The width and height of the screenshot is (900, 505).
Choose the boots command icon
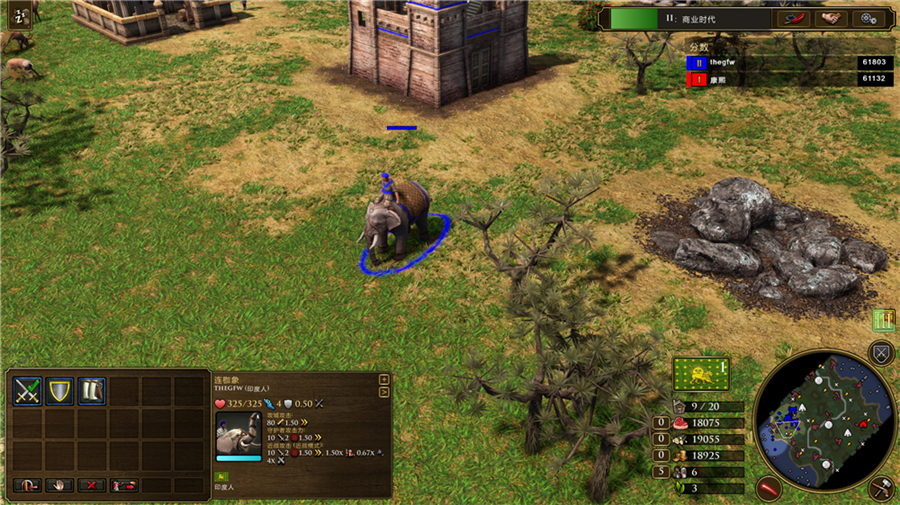click(92, 391)
